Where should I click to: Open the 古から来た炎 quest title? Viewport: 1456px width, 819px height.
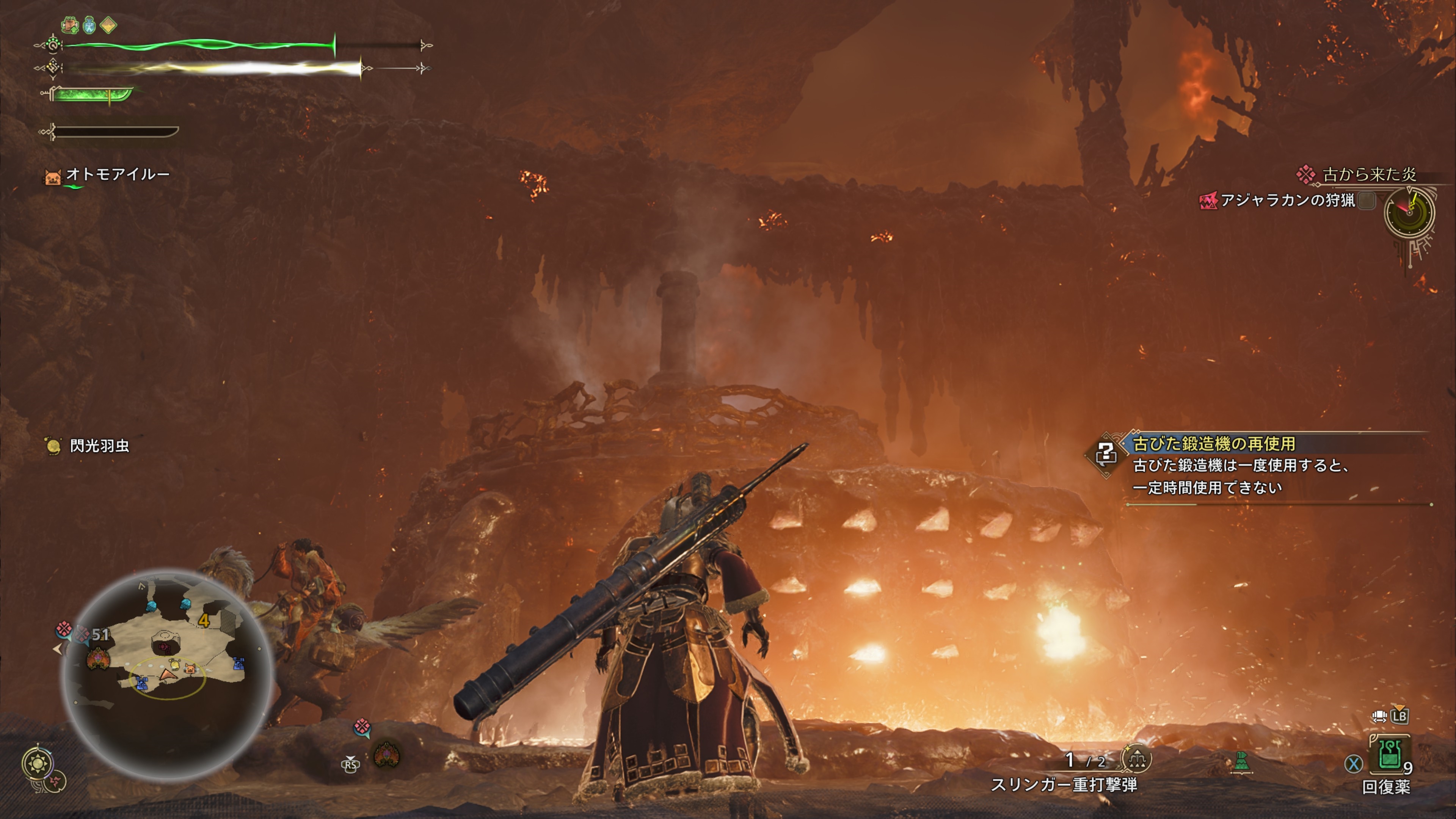pyautogui.click(x=1368, y=174)
